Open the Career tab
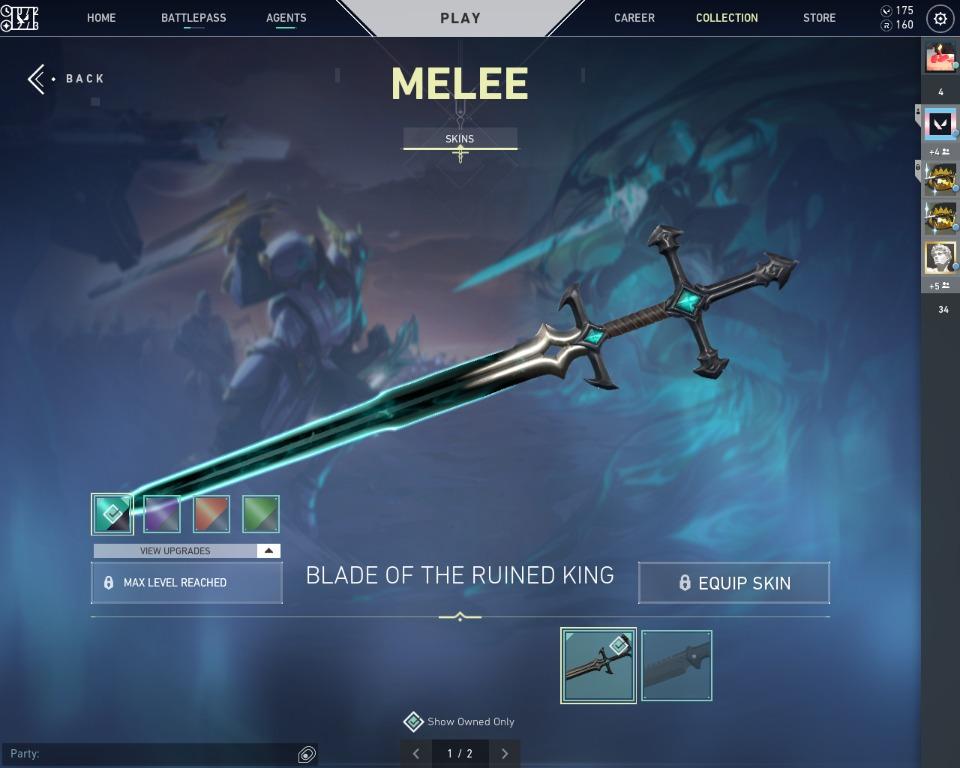 click(634, 18)
